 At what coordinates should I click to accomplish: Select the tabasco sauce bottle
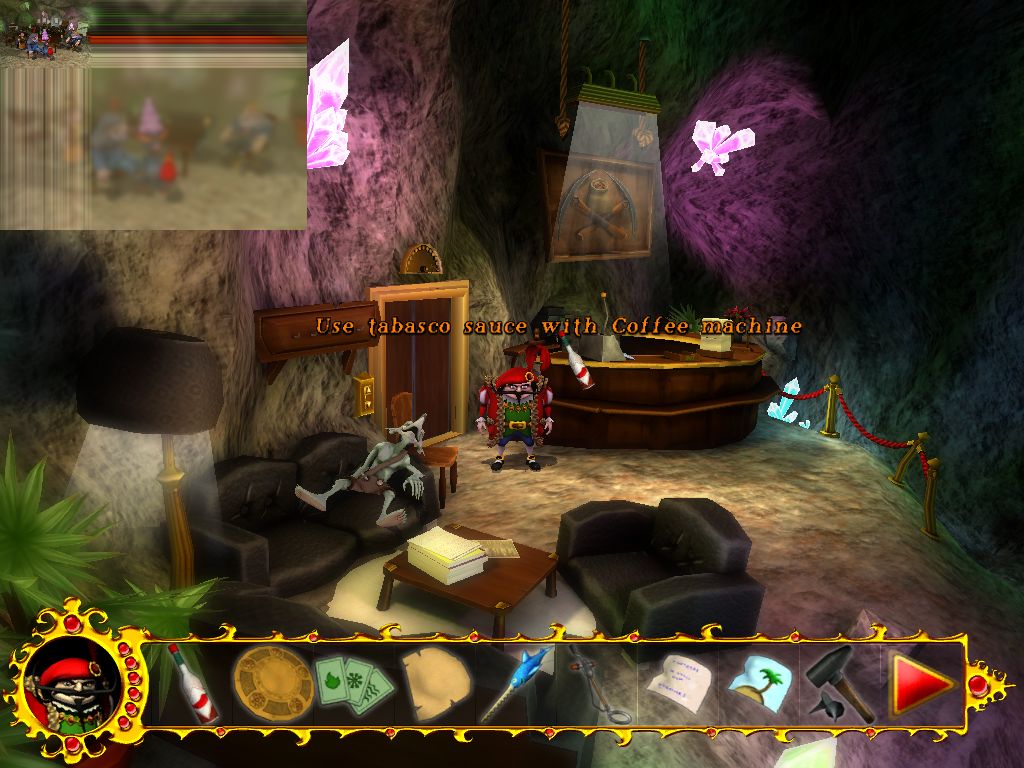(192, 684)
